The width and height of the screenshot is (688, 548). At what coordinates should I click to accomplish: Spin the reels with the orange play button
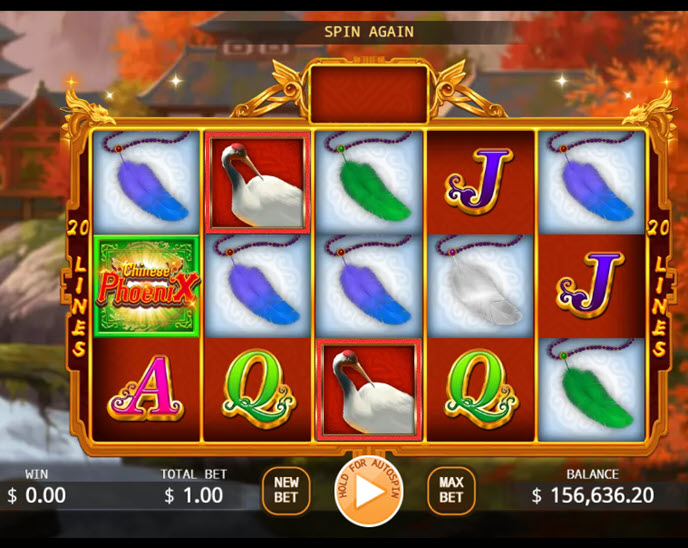(x=368, y=491)
